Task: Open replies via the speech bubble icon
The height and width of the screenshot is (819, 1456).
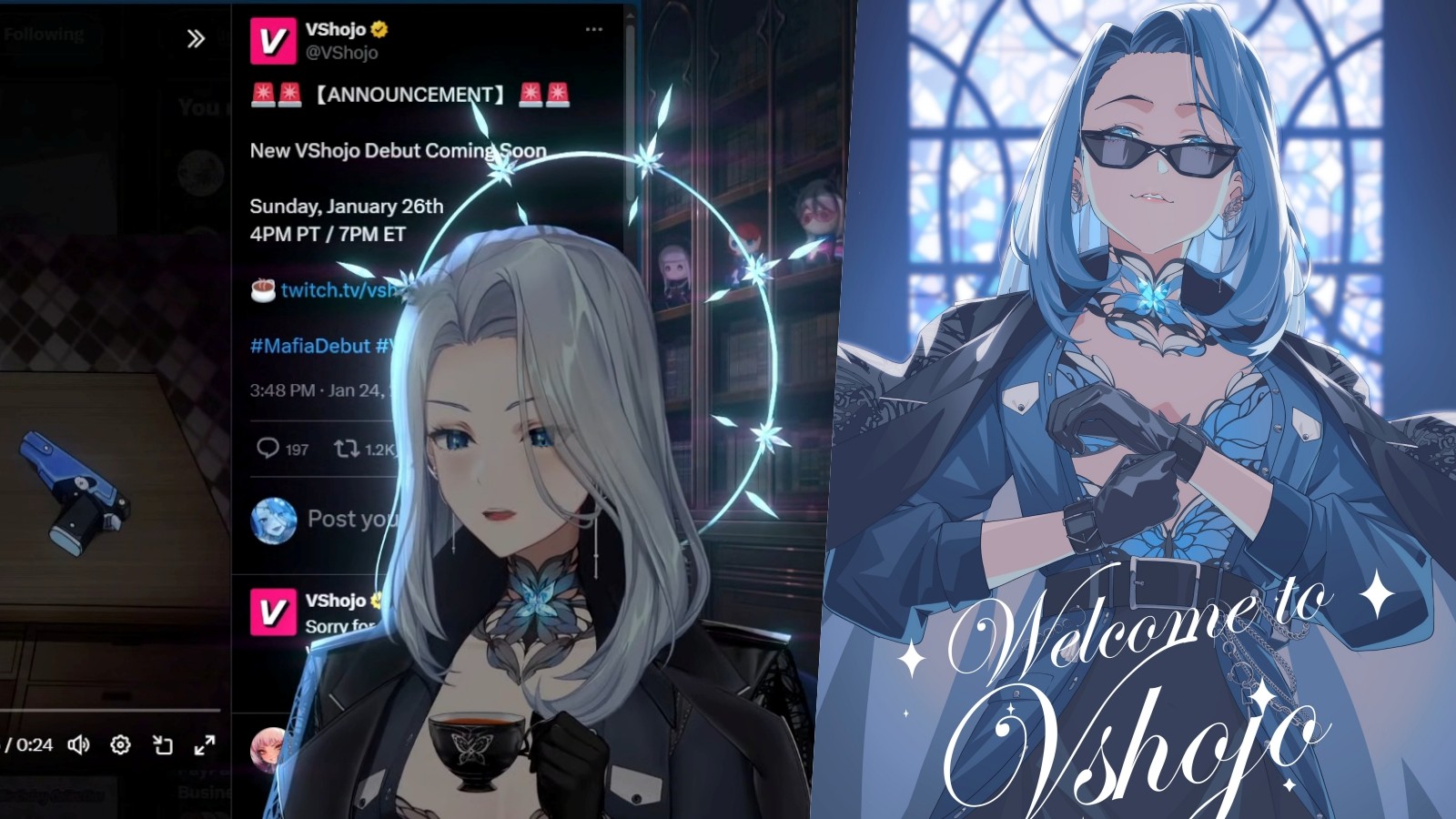Action: point(267,448)
